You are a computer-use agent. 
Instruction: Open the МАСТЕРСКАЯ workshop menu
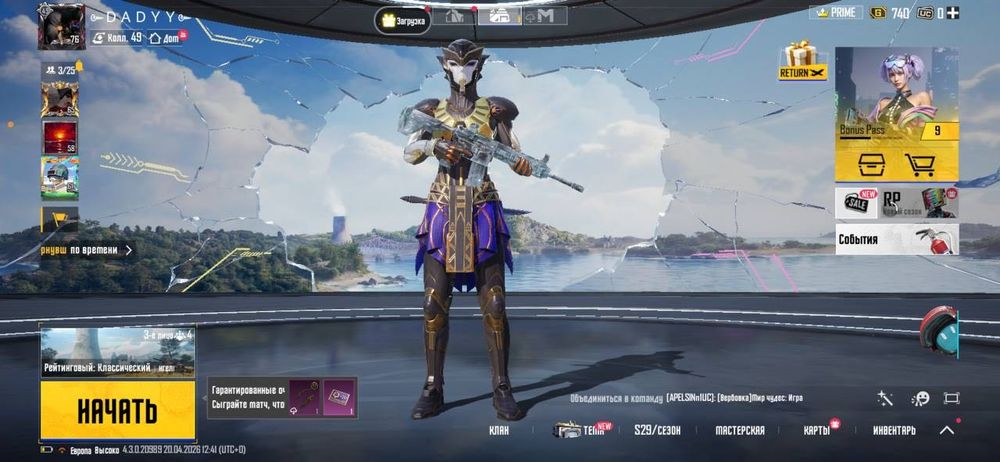point(740,431)
